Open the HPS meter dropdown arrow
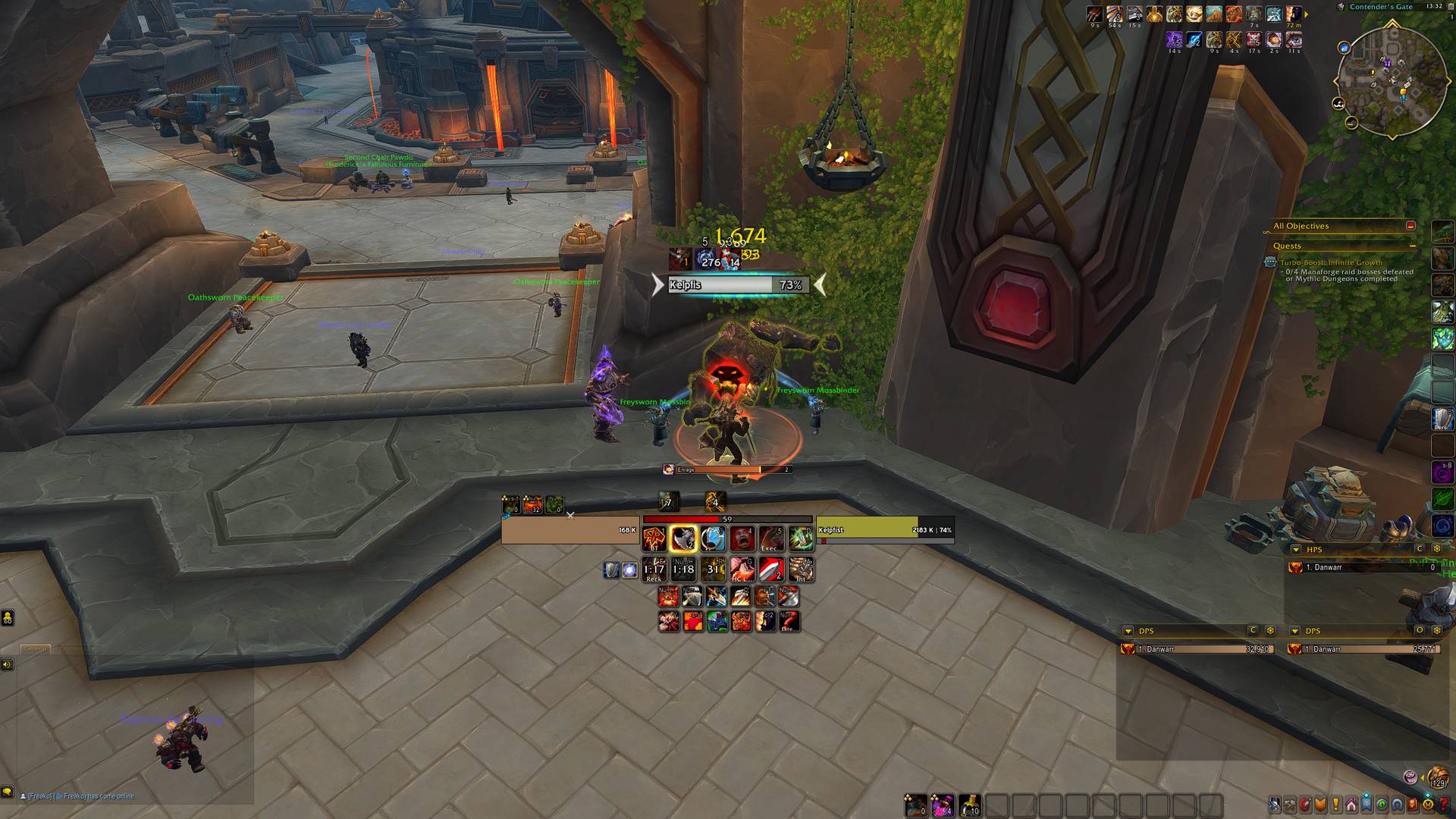 (x=1295, y=549)
